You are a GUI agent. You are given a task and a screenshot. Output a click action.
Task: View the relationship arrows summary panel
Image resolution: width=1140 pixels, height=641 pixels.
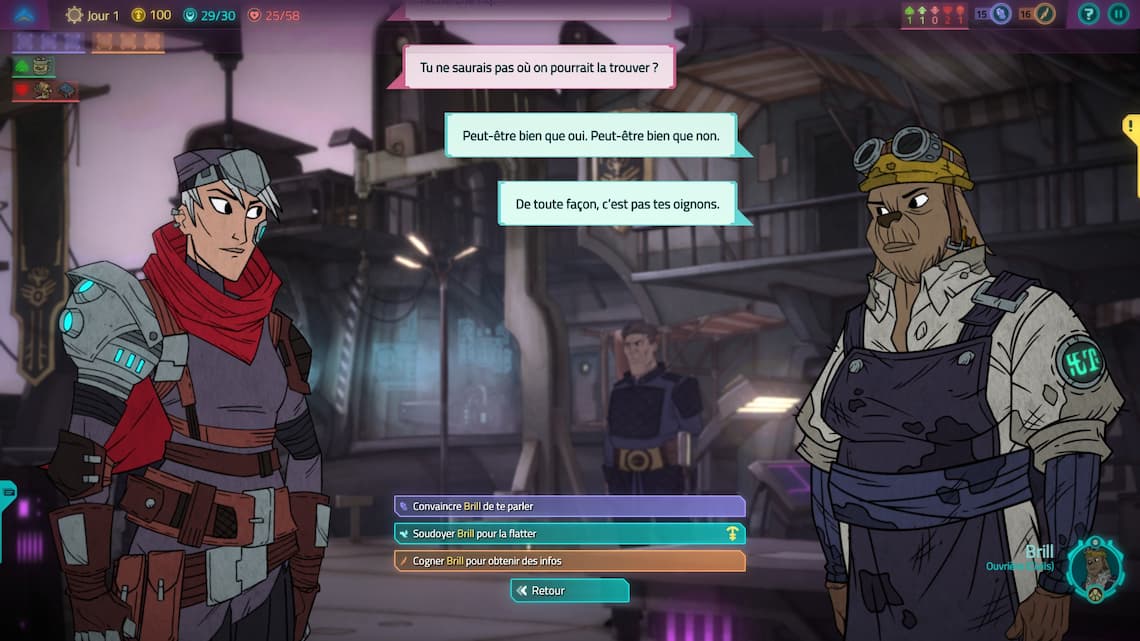tap(934, 14)
